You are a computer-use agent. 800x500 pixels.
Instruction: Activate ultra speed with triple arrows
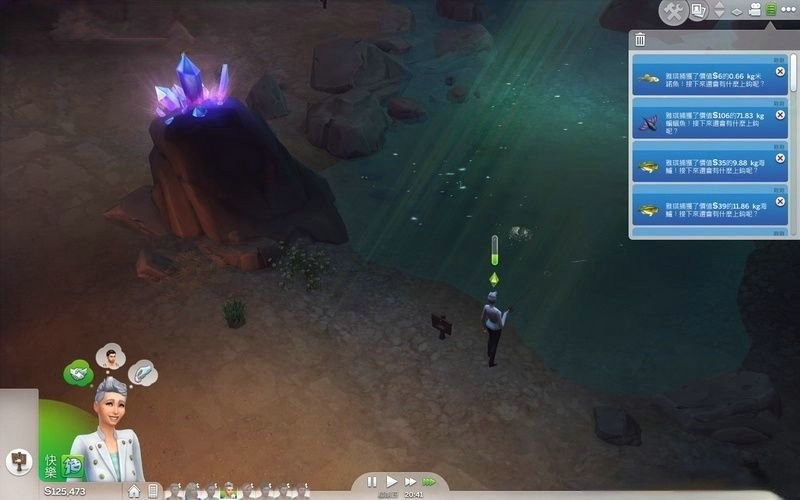tap(429, 481)
